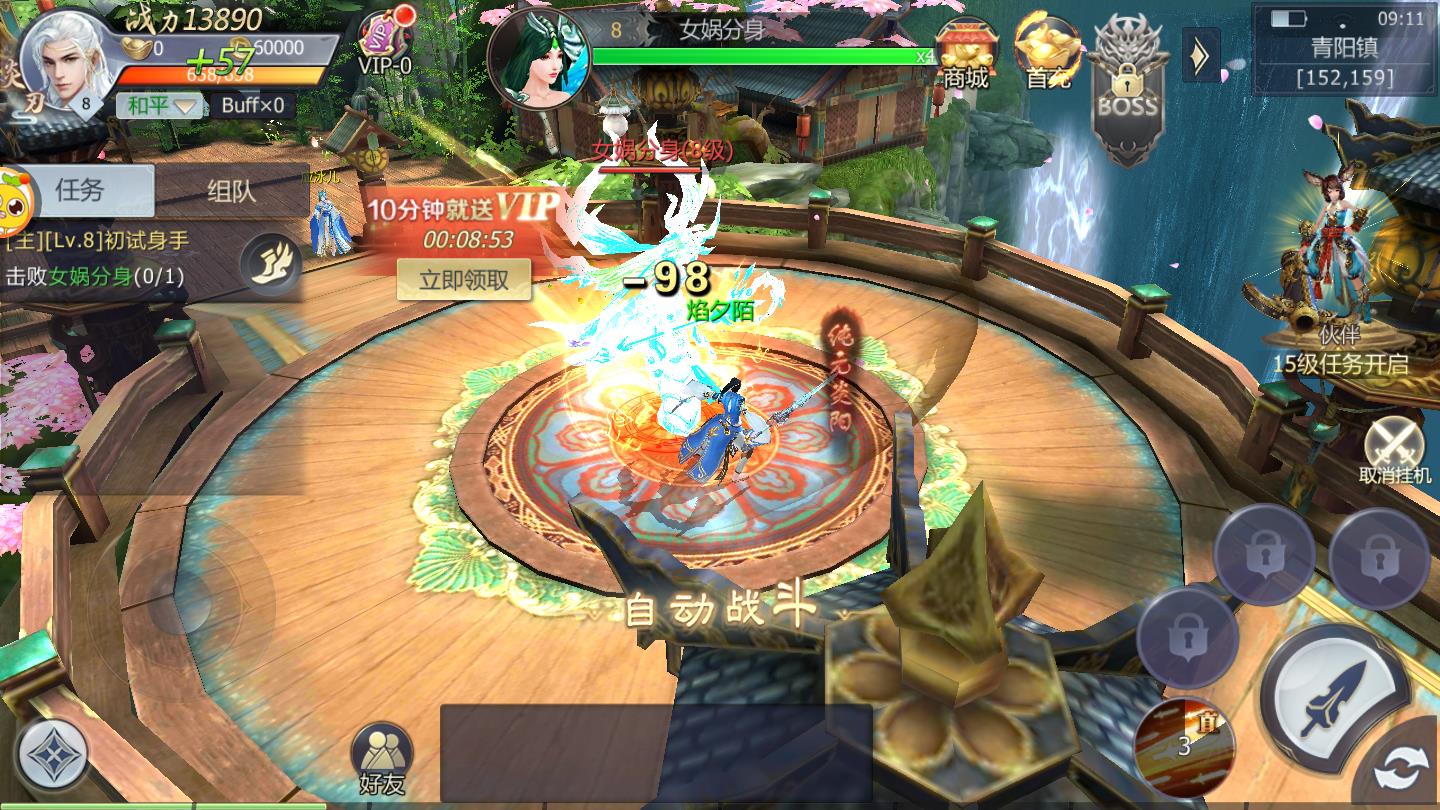Open the VIP-0 icon
This screenshot has height=810, width=1440.
[386, 47]
